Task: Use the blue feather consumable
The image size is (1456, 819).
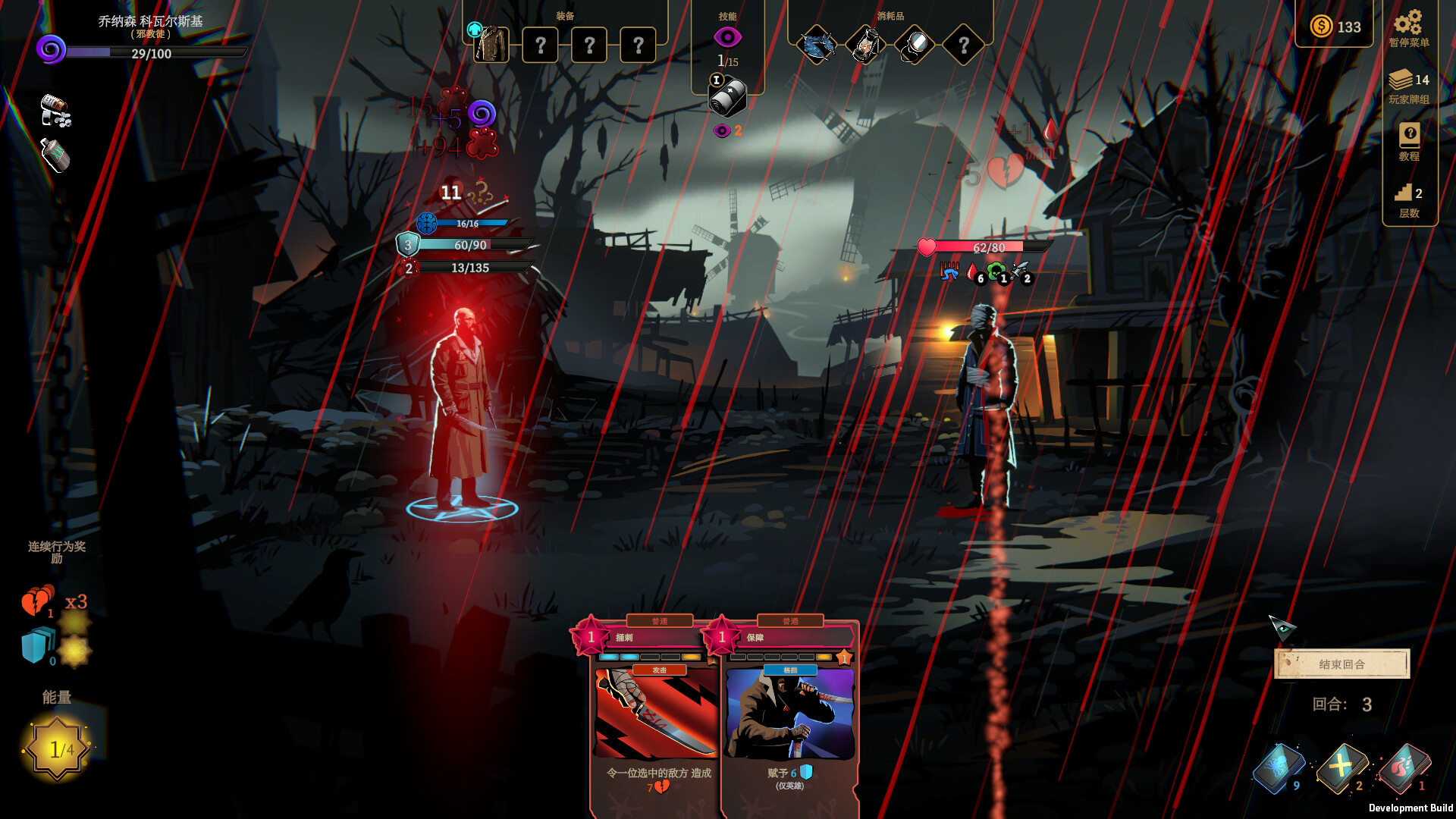Action: (x=817, y=45)
